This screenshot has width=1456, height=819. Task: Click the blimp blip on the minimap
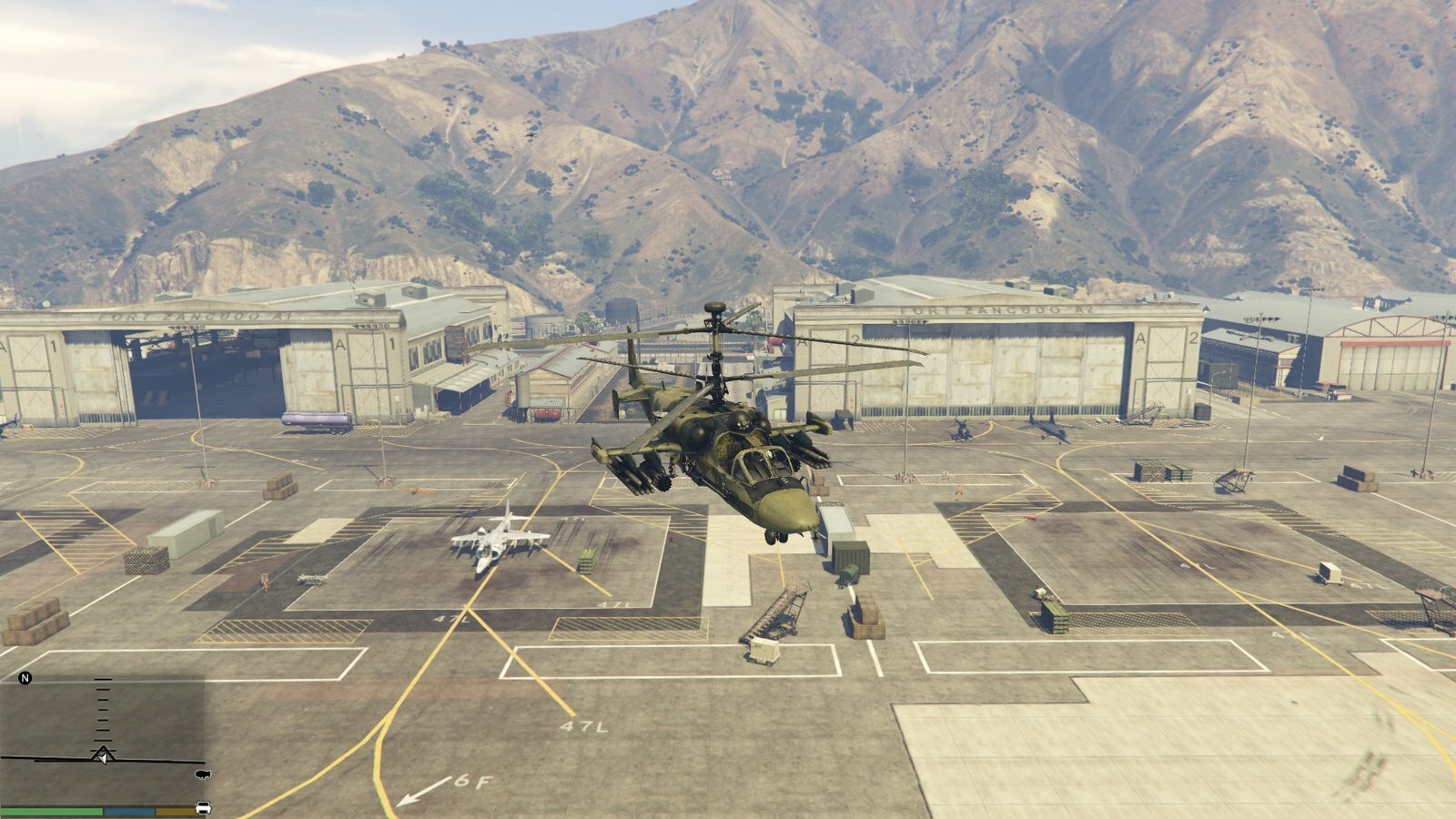(202, 774)
